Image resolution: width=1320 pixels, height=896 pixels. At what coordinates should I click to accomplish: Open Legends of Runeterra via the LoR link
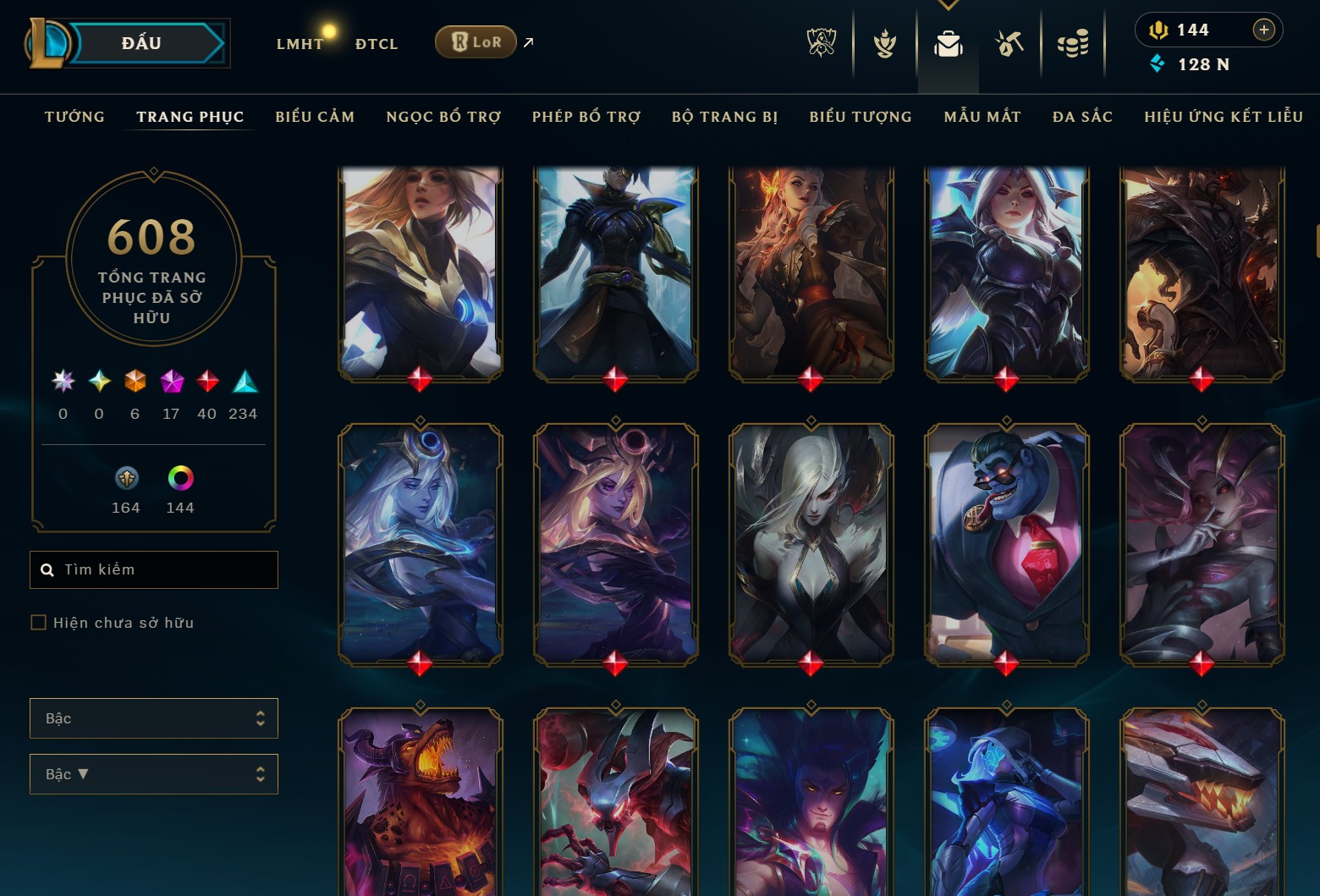tap(476, 41)
